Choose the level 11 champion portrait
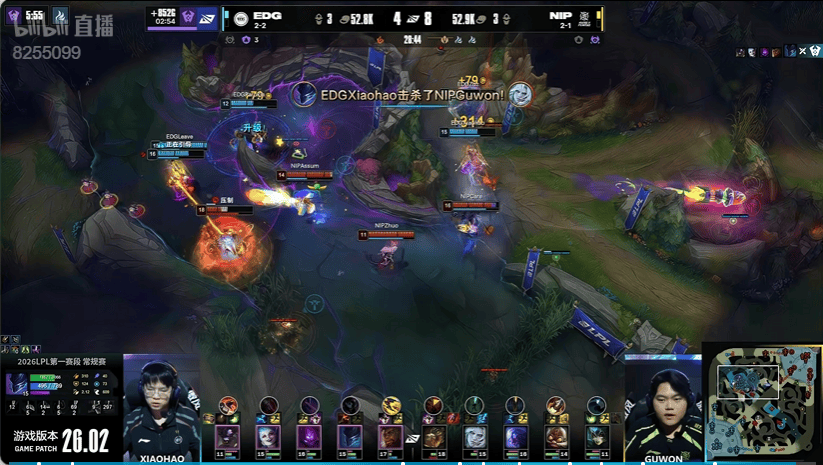823x465 pixels. click(228, 436)
